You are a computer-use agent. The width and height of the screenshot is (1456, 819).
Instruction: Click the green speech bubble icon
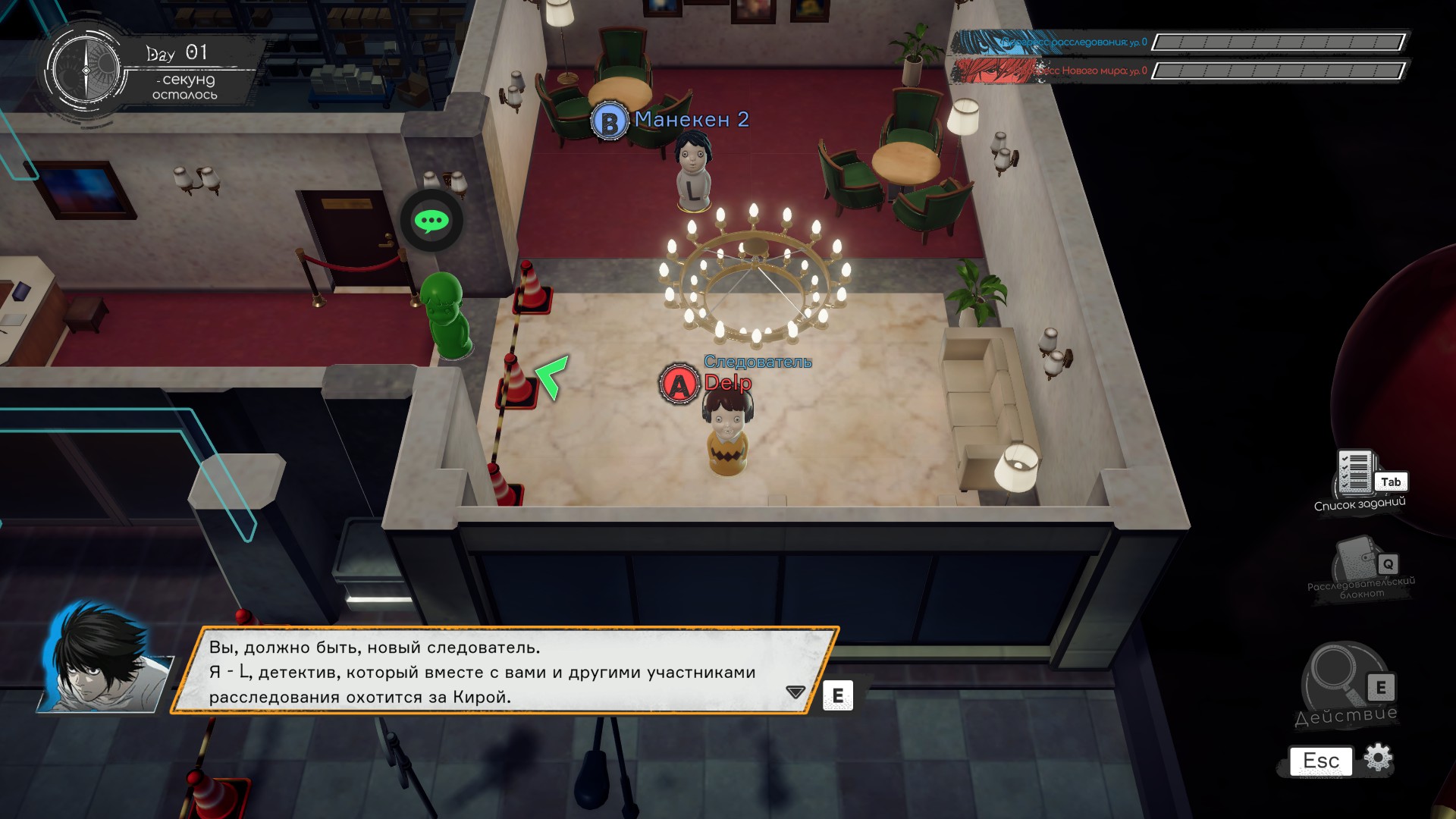[431, 221]
